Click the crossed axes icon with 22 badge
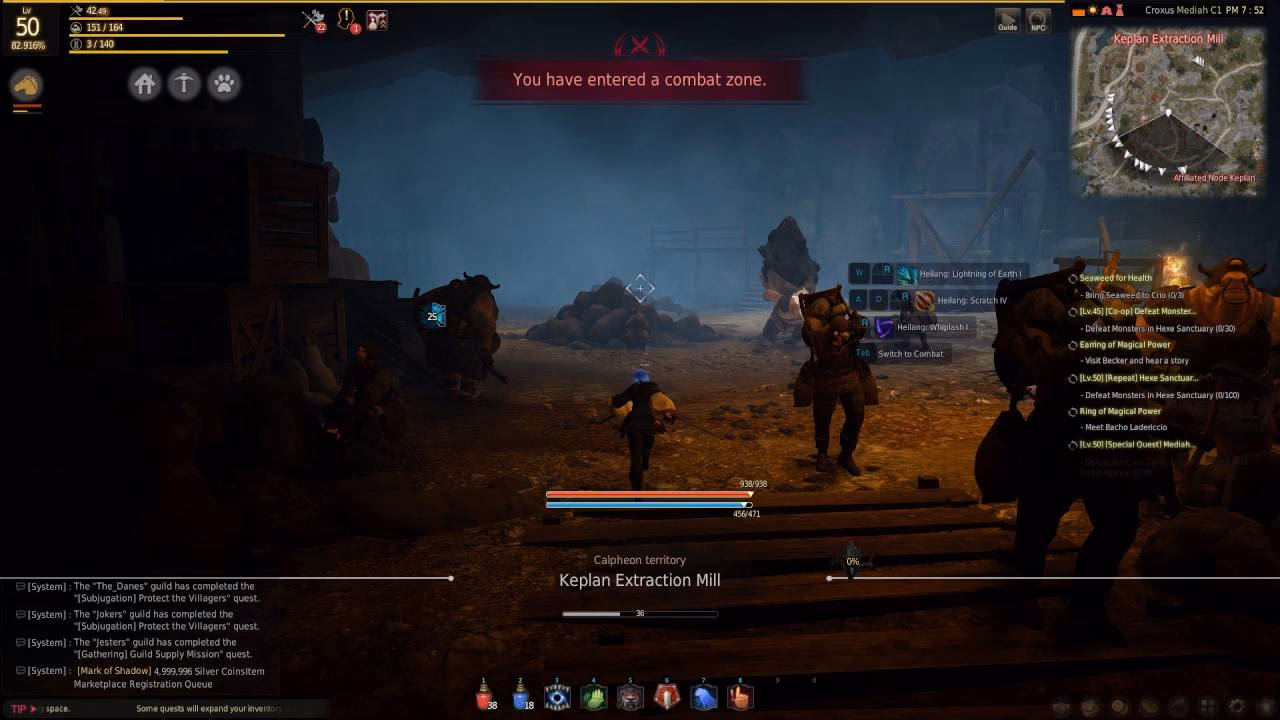The width and height of the screenshot is (1280, 720). [x=314, y=20]
